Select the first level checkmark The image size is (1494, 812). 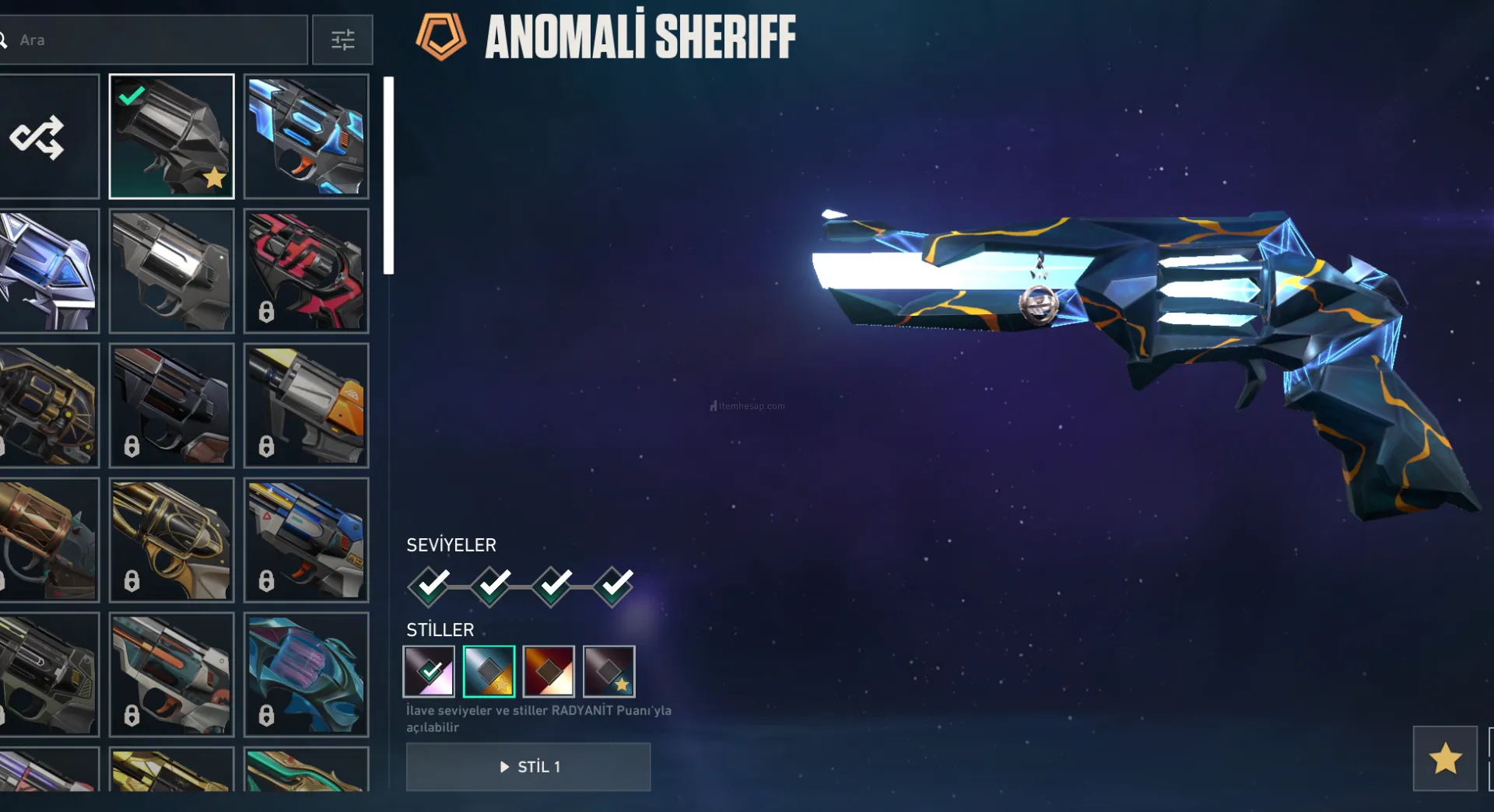tap(430, 585)
